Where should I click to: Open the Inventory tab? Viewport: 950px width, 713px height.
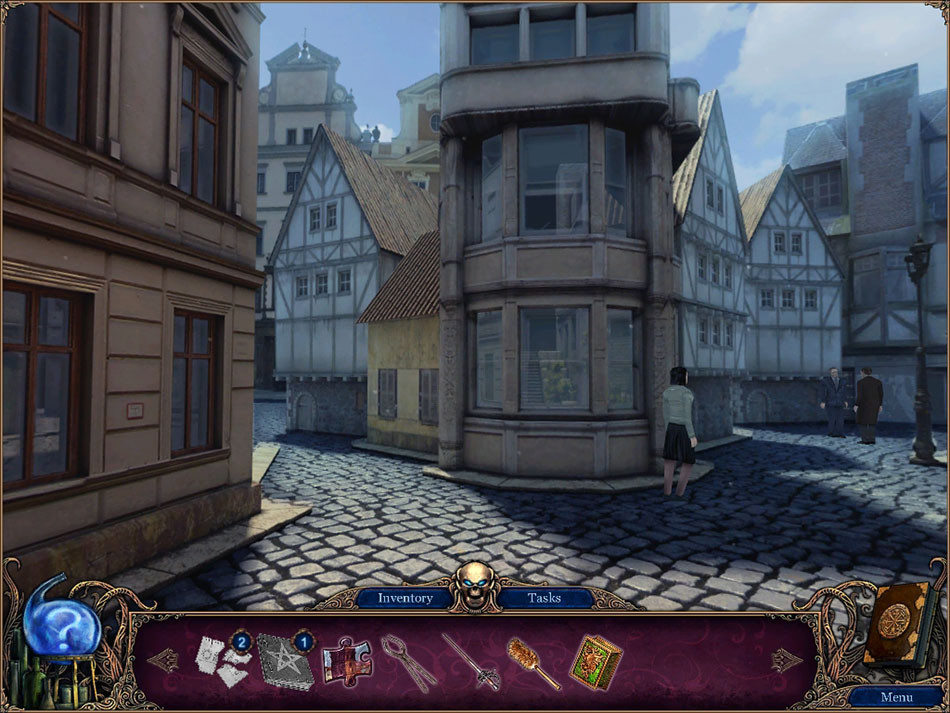click(405, 598)
